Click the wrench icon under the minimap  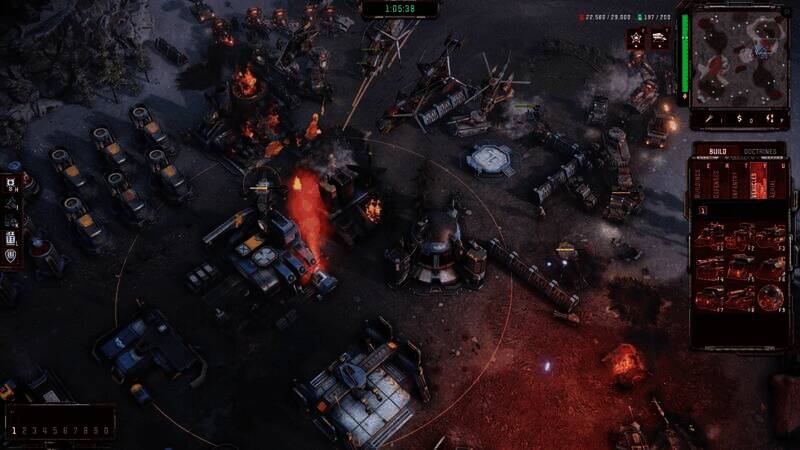tap(710, 119)
